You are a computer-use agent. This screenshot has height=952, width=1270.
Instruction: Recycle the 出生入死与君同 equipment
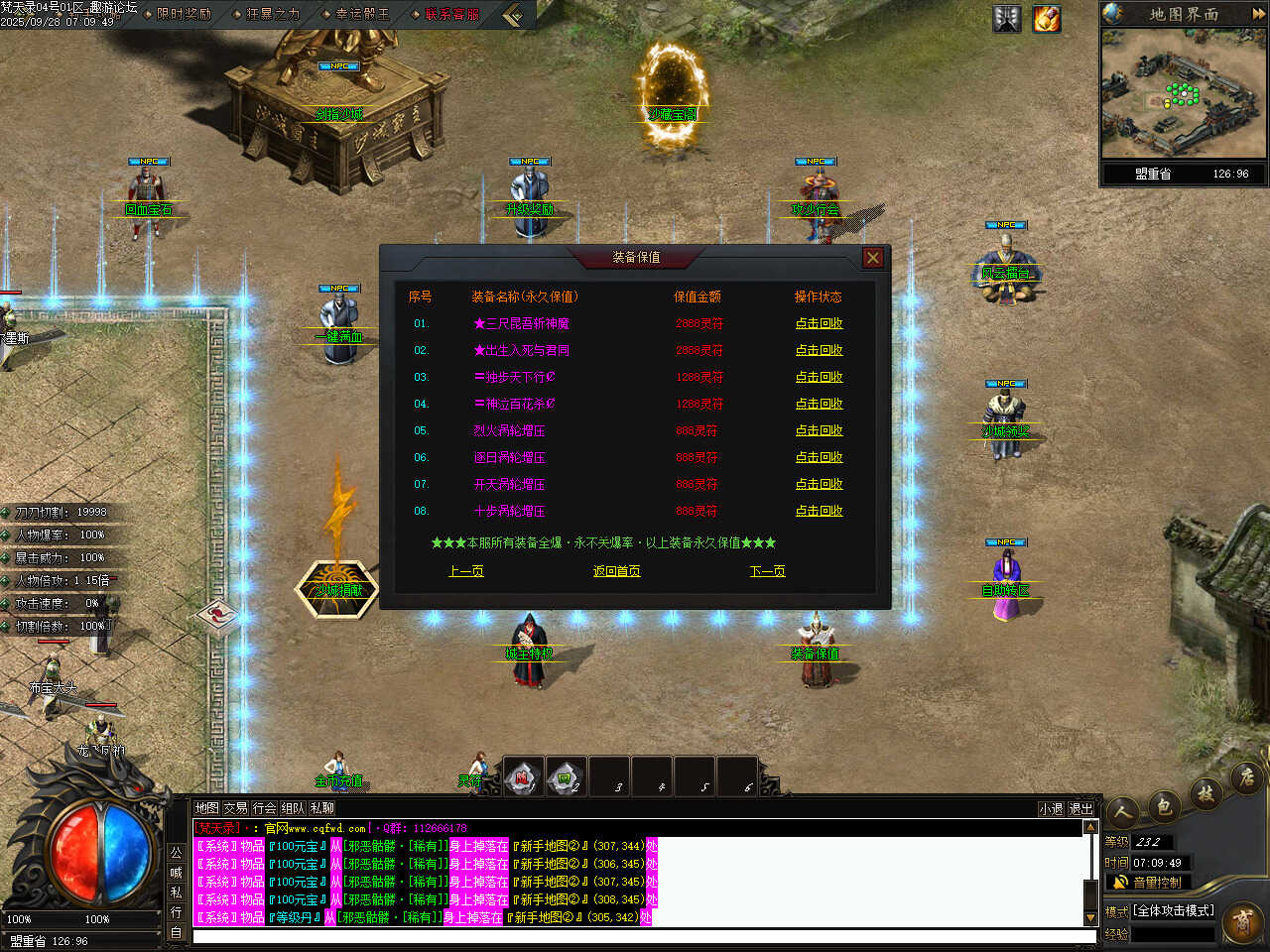point(819,350)
